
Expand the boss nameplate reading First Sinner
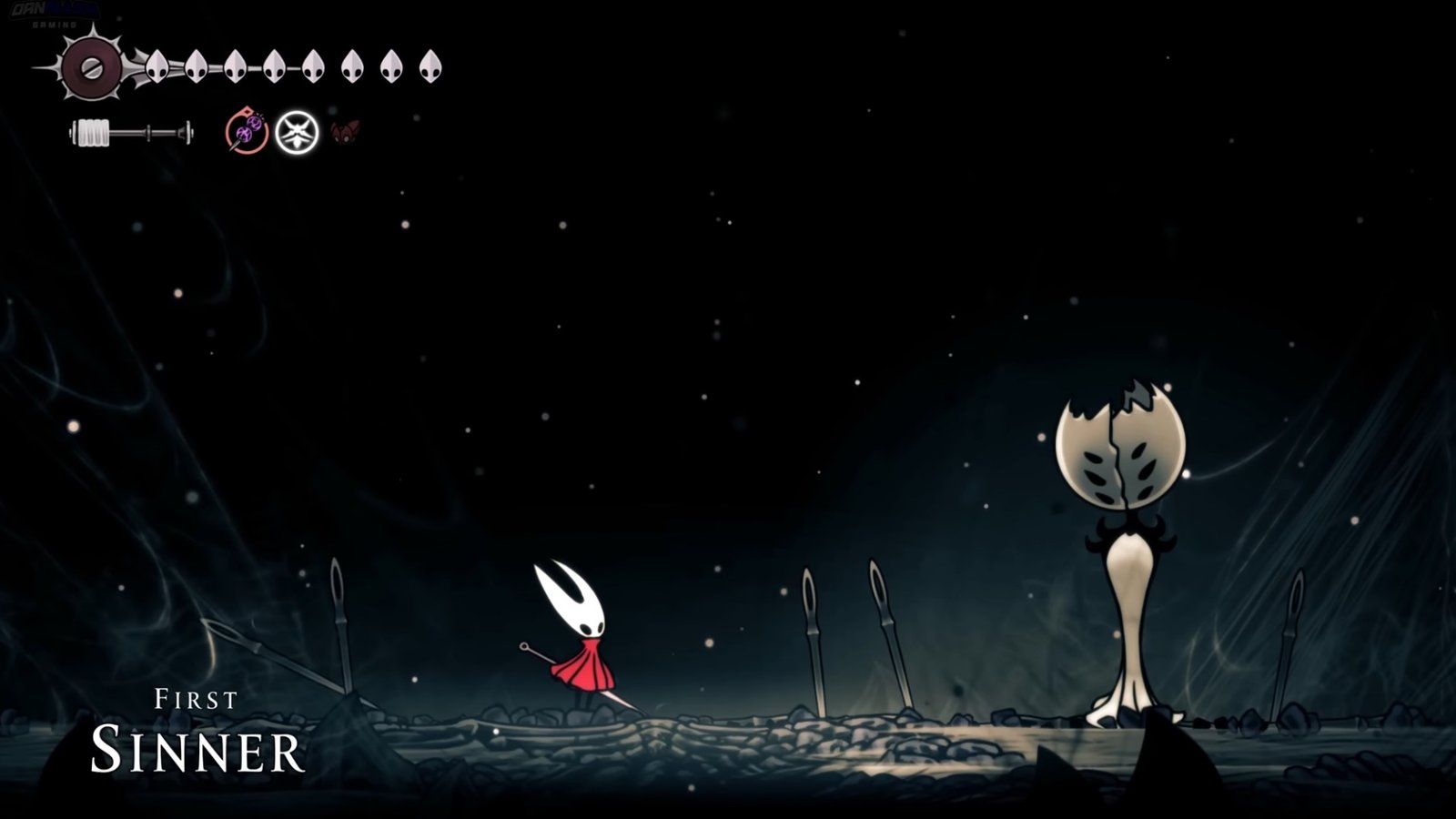[196, 728]
